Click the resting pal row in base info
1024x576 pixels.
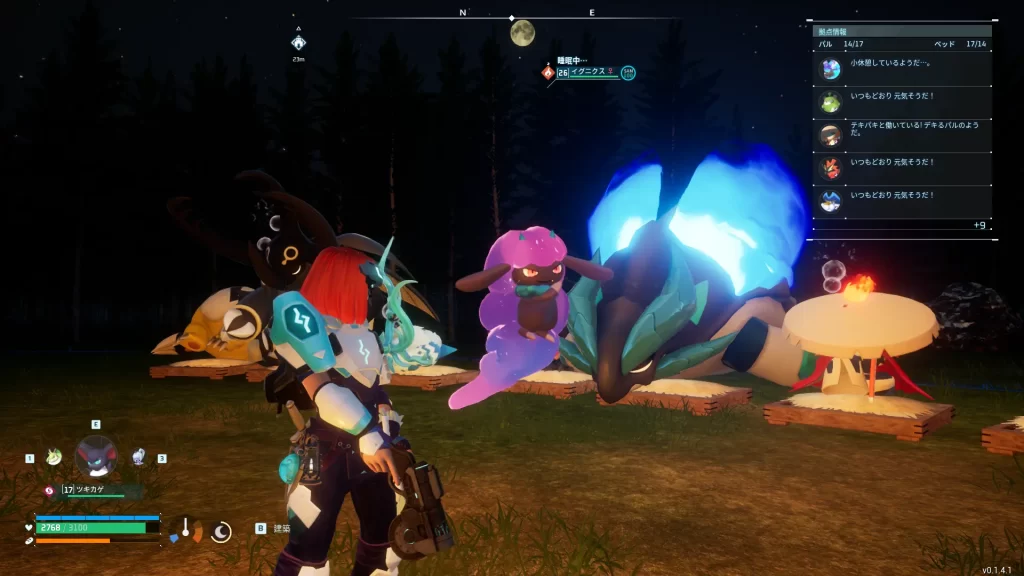point(902,68)
